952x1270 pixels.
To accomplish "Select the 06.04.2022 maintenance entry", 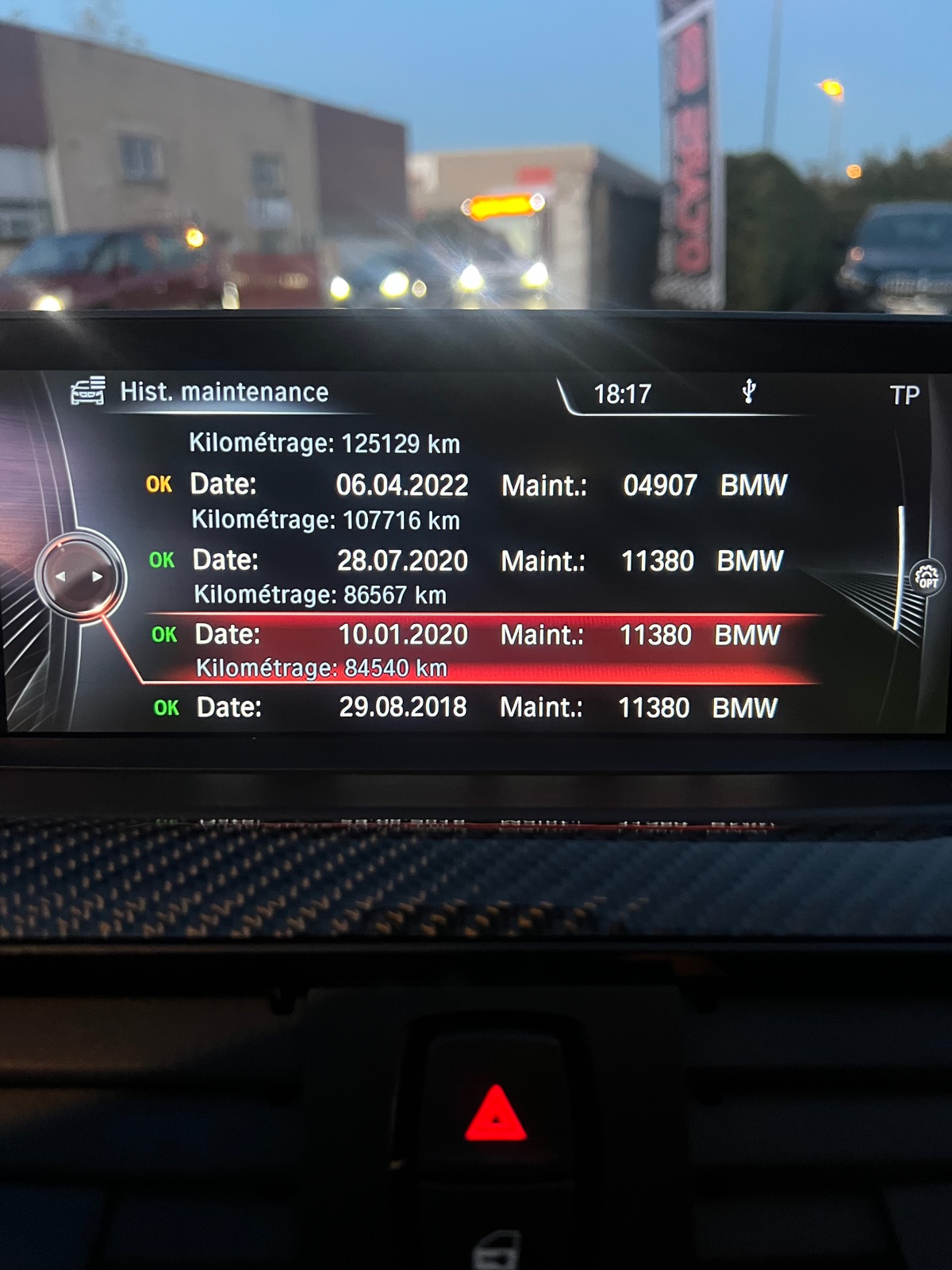I will coord(468,485).
